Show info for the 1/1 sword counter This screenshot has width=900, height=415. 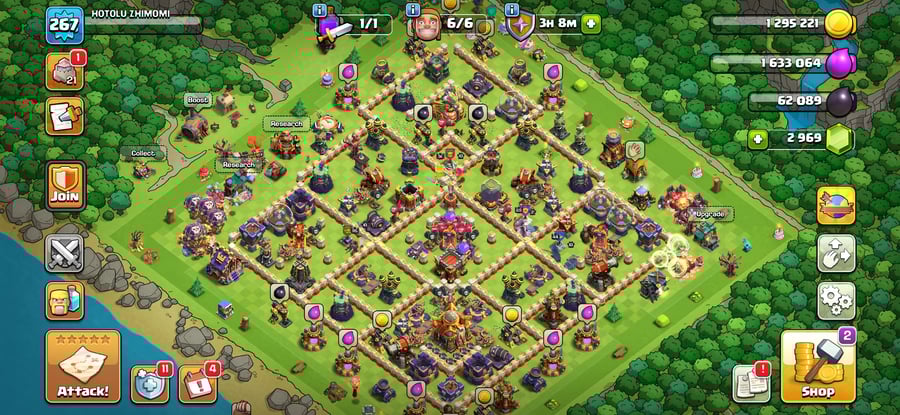[x=319, y=10]
